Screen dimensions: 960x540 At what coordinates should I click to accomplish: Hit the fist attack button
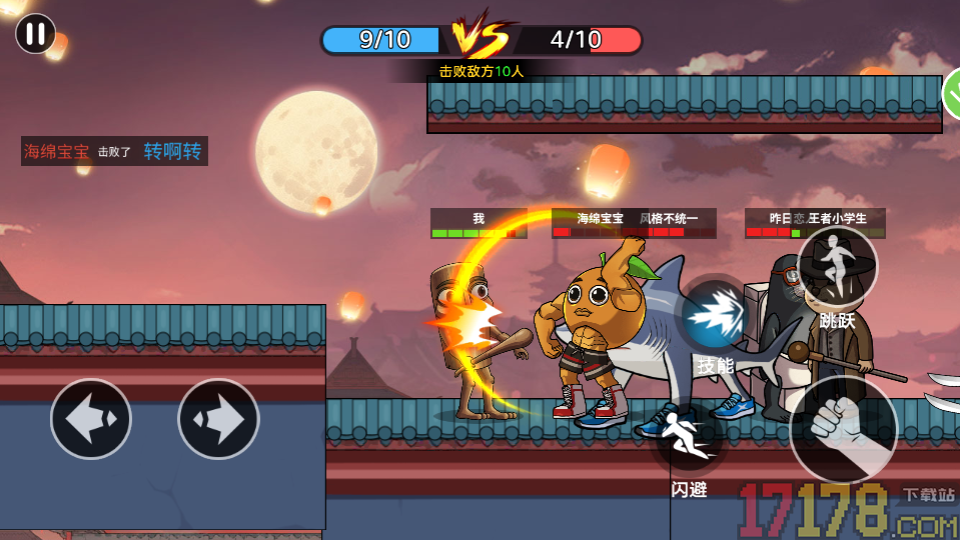pos(843,429)
